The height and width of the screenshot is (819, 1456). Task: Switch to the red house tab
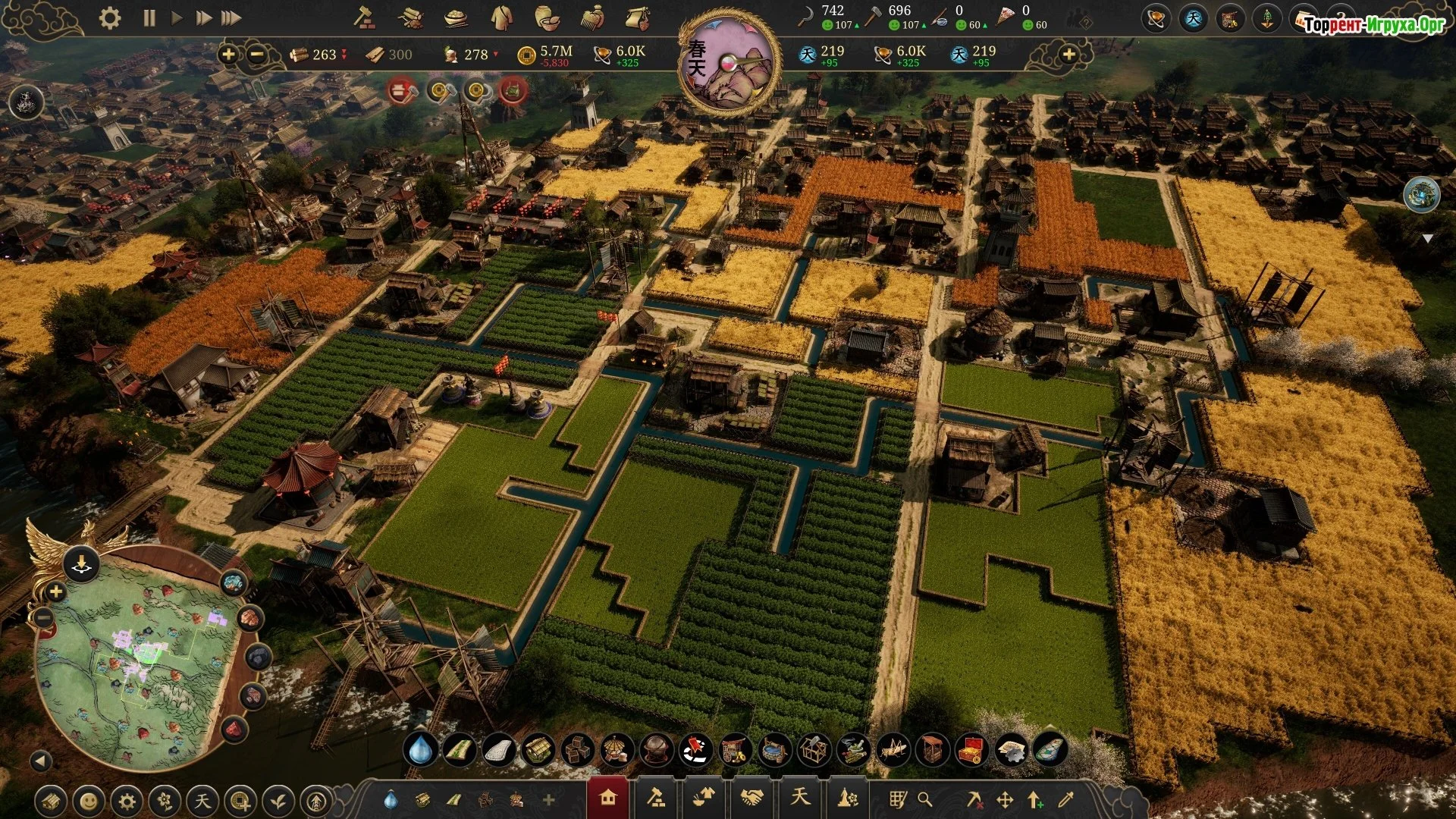(607, 798)
